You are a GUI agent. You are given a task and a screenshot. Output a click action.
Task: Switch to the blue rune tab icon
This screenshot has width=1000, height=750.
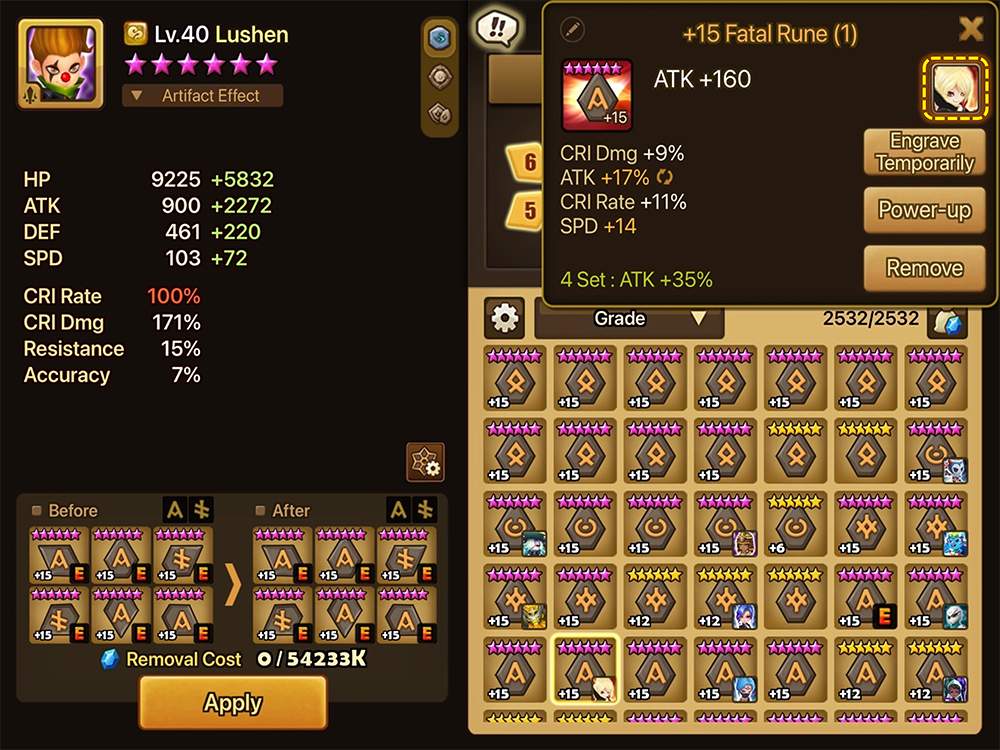[x=439, y=38]
